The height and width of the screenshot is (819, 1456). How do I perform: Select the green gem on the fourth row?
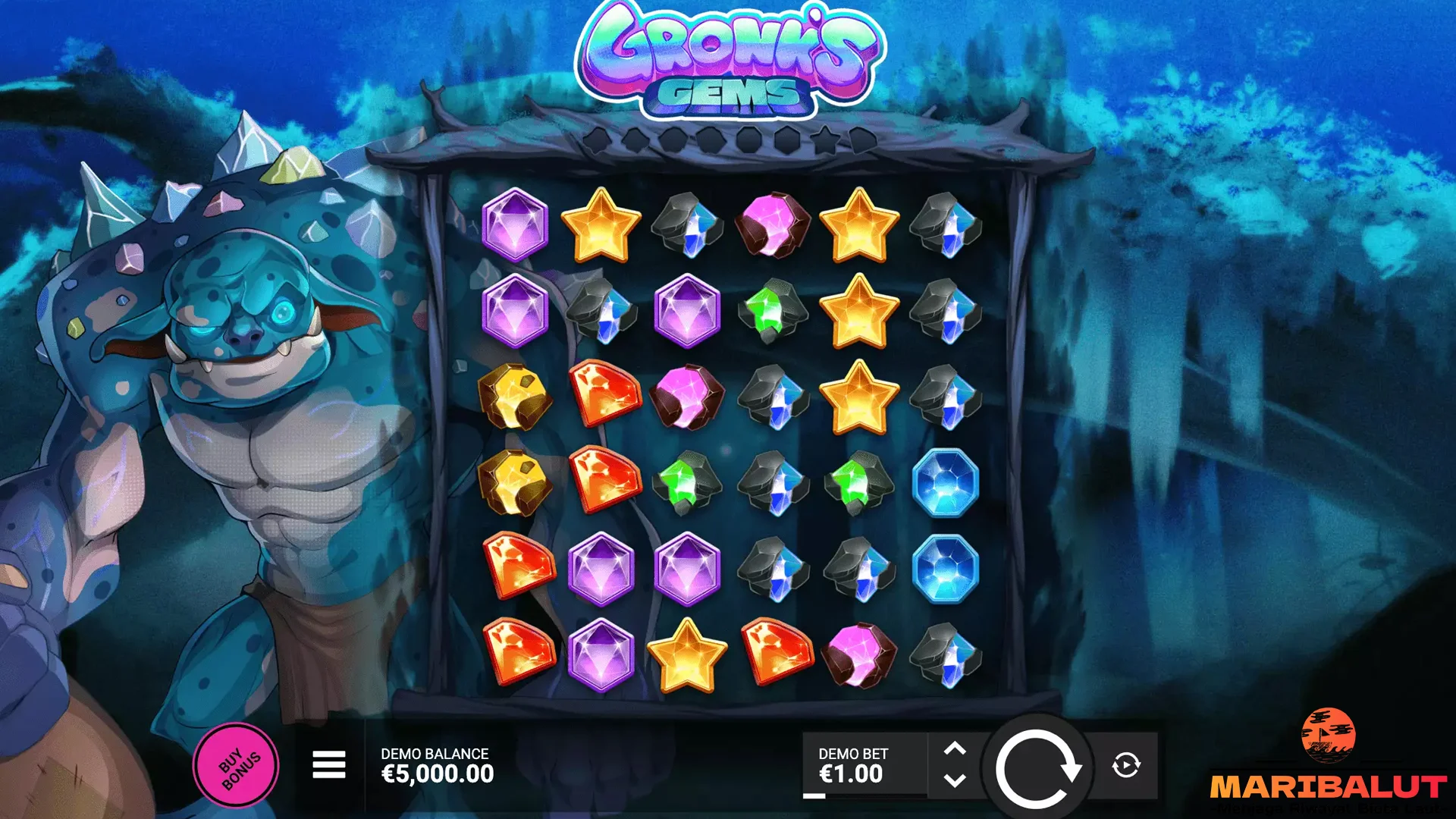coord(686,482)
